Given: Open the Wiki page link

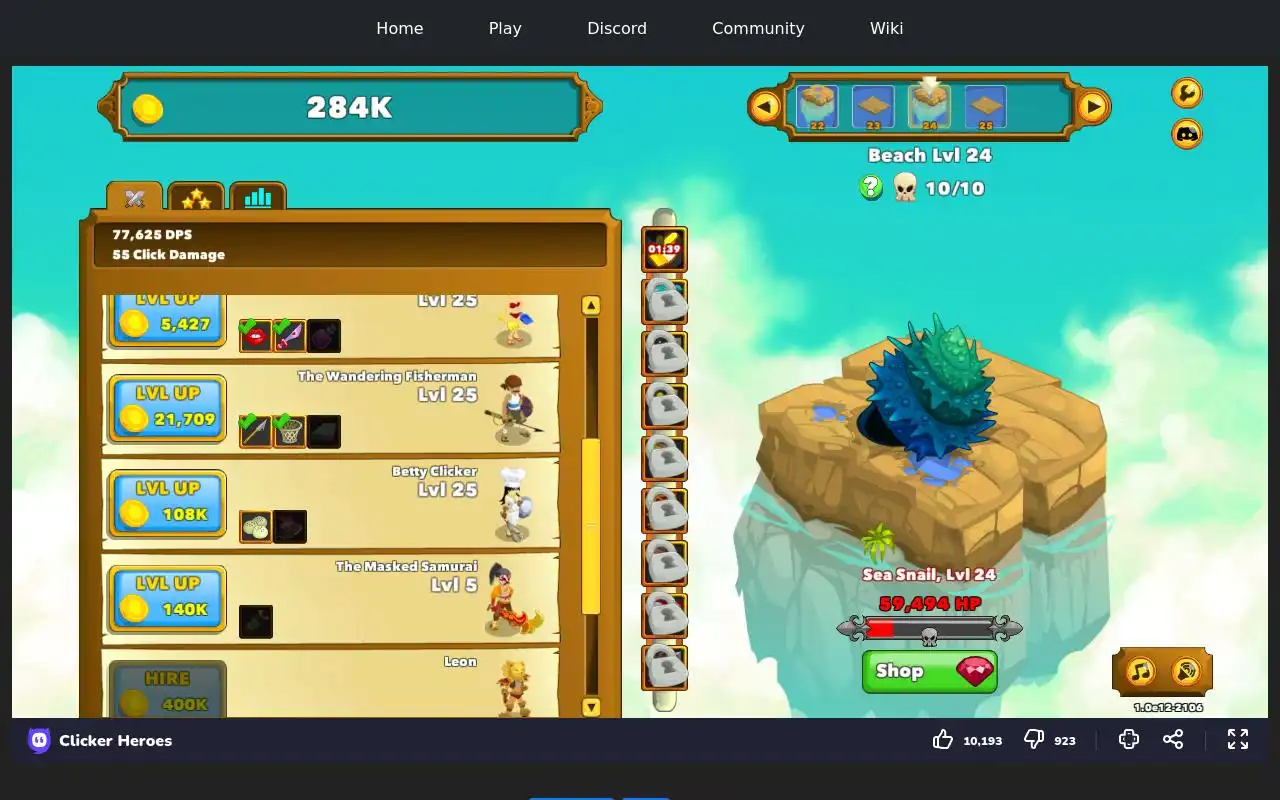Looking at the screenshot, I should coord(886,28).
